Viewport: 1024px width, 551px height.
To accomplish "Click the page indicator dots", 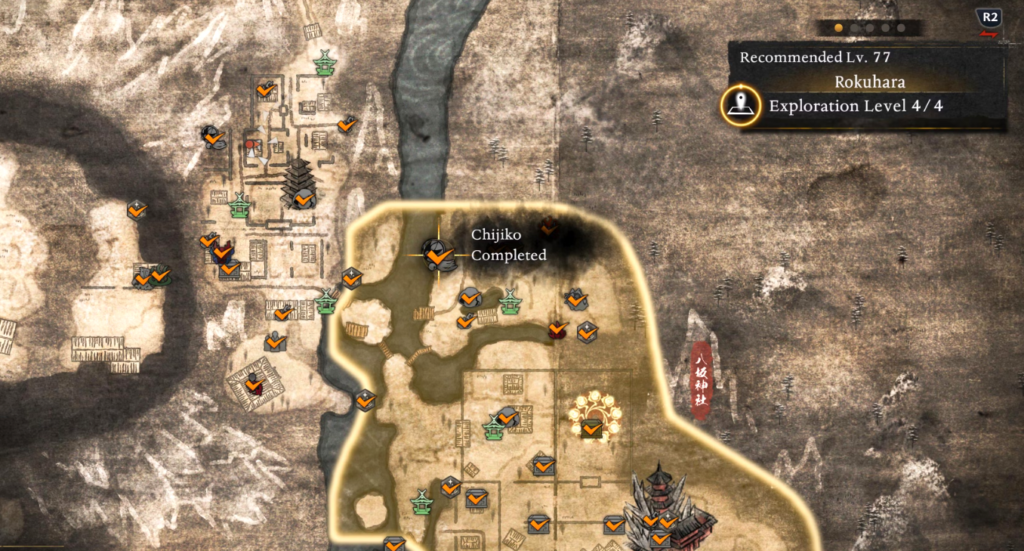I will point(862,28).
